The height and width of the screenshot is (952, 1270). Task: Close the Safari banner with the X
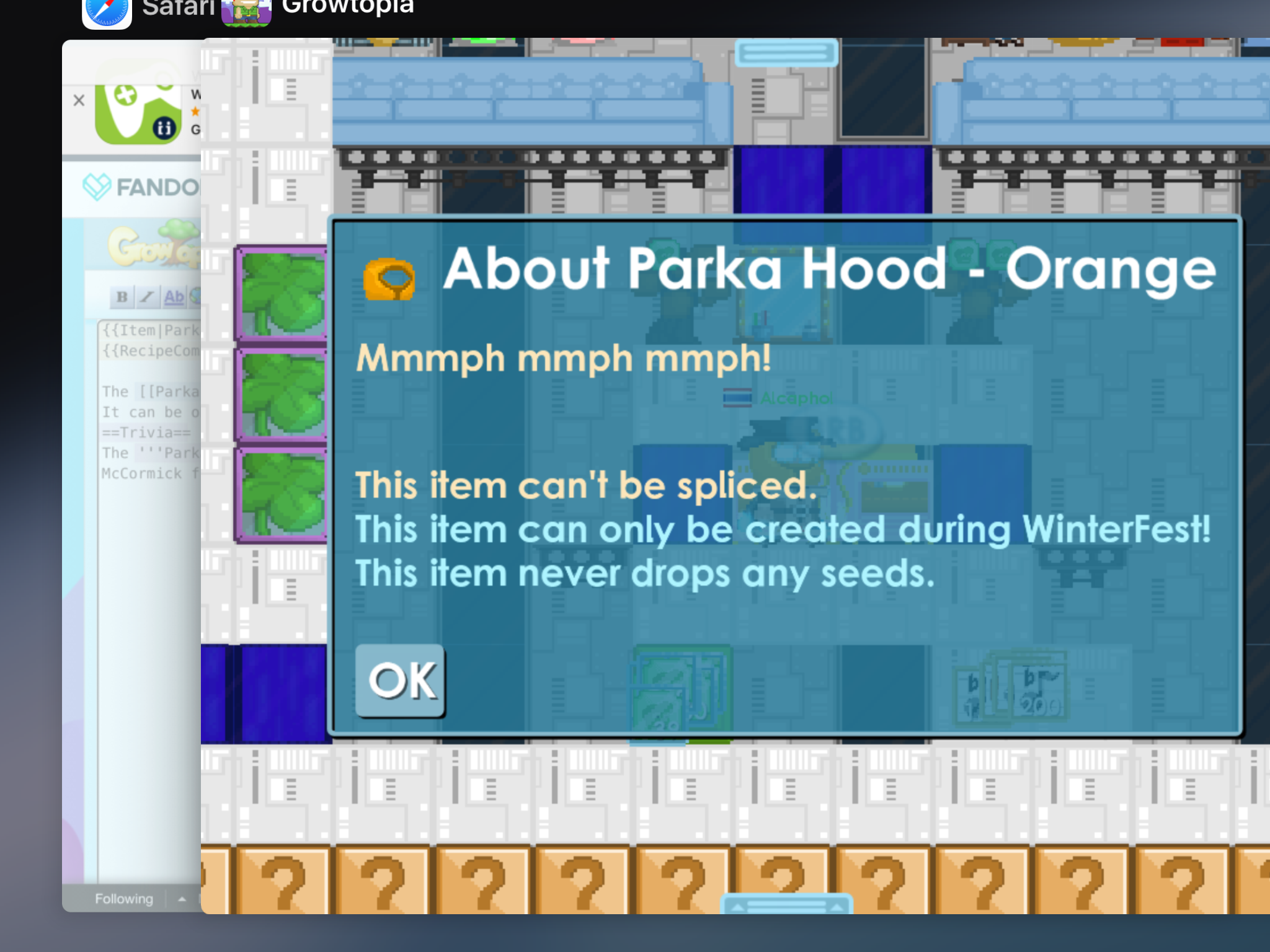[x=79, y=100]
